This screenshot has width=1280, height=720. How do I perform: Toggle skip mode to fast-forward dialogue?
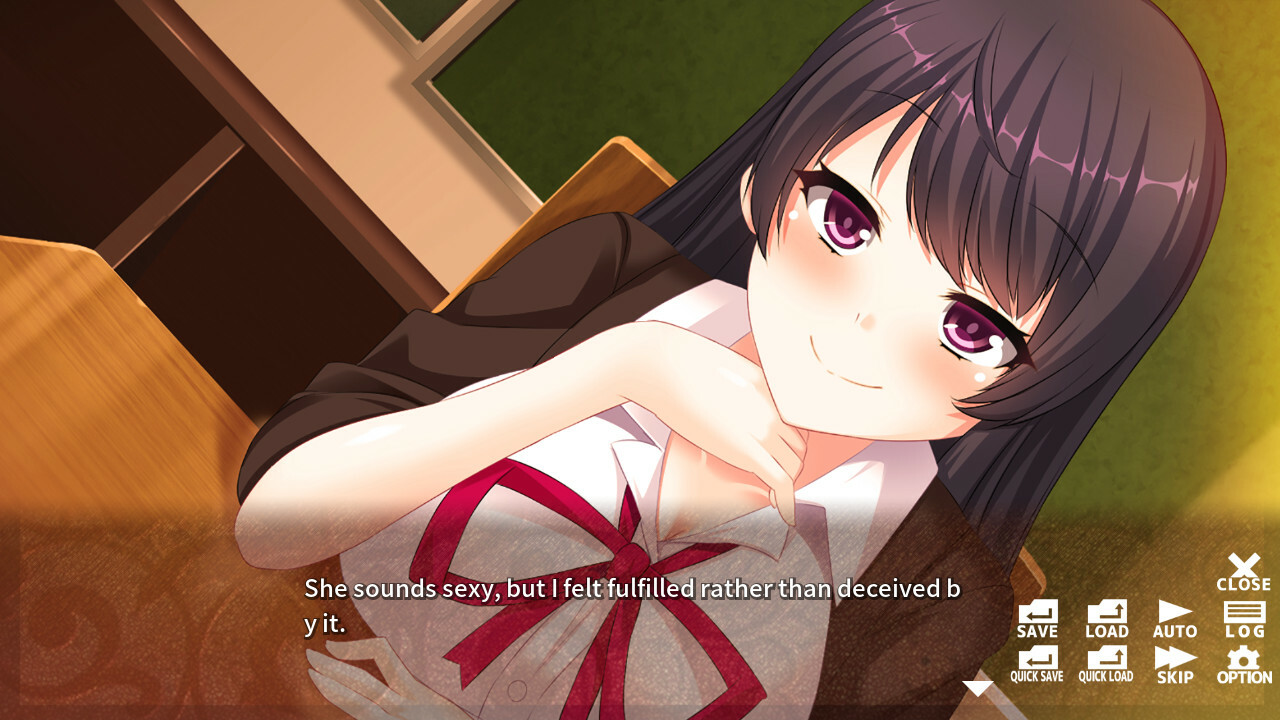click(1175, 666)
